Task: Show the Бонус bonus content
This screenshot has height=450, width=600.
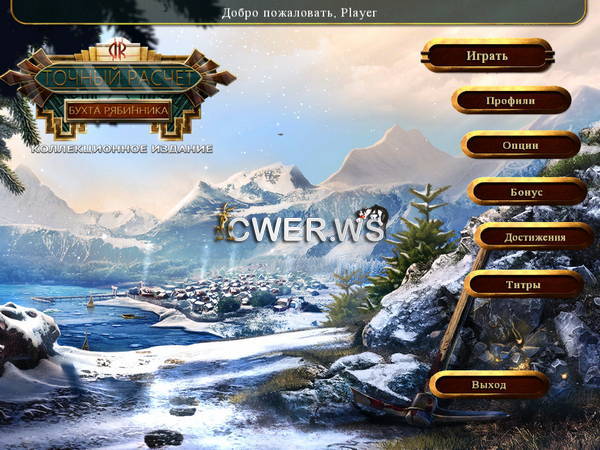Action: coord(526,190)
